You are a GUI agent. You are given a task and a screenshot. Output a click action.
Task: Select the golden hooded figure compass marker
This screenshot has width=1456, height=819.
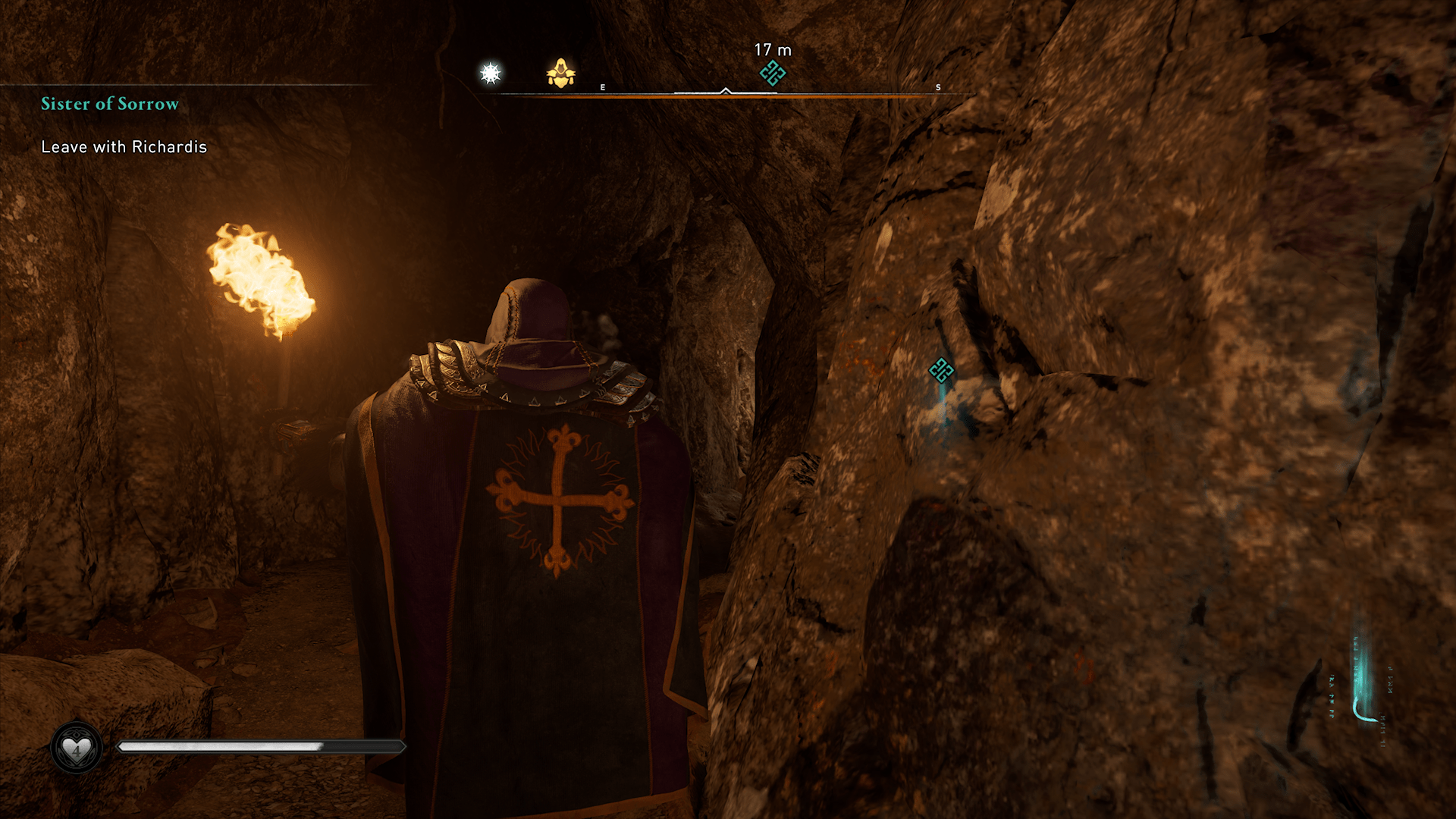pos(560,74)
